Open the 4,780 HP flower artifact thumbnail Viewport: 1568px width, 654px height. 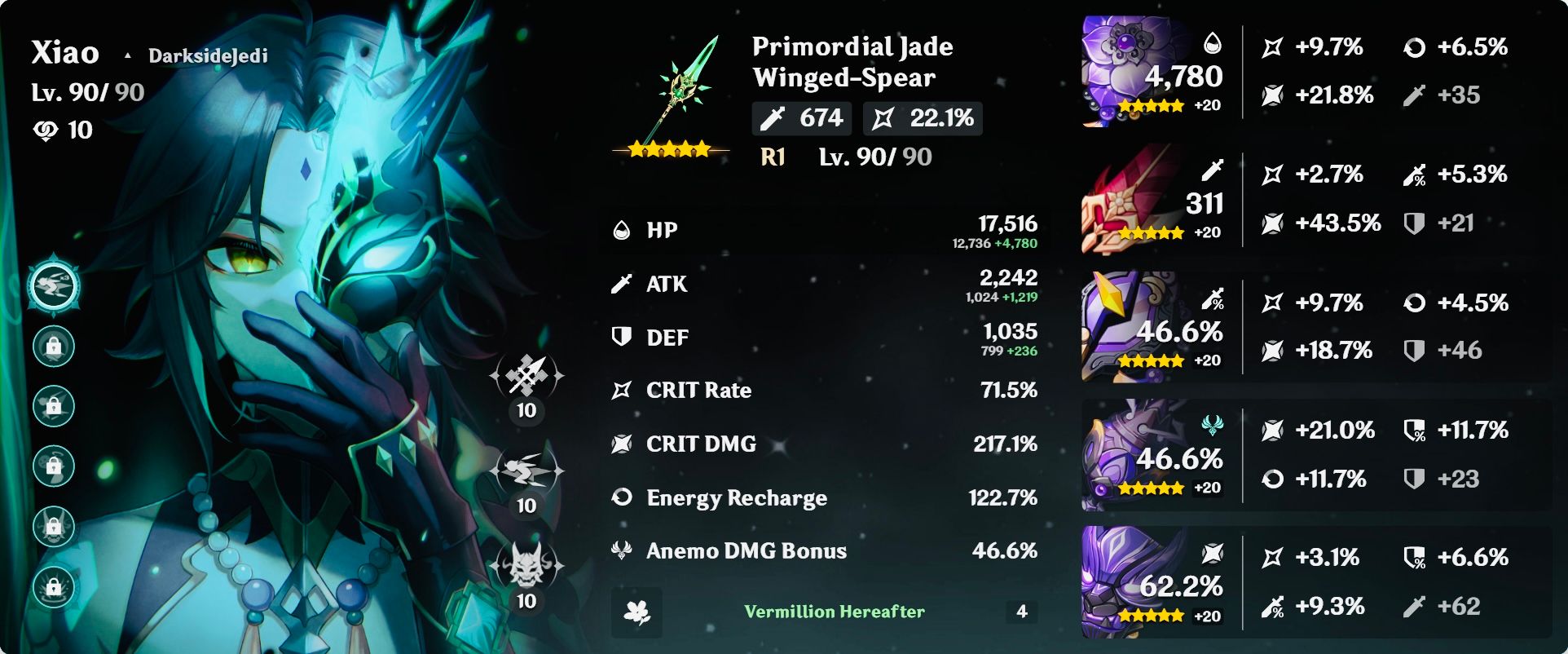[1141, 69]
